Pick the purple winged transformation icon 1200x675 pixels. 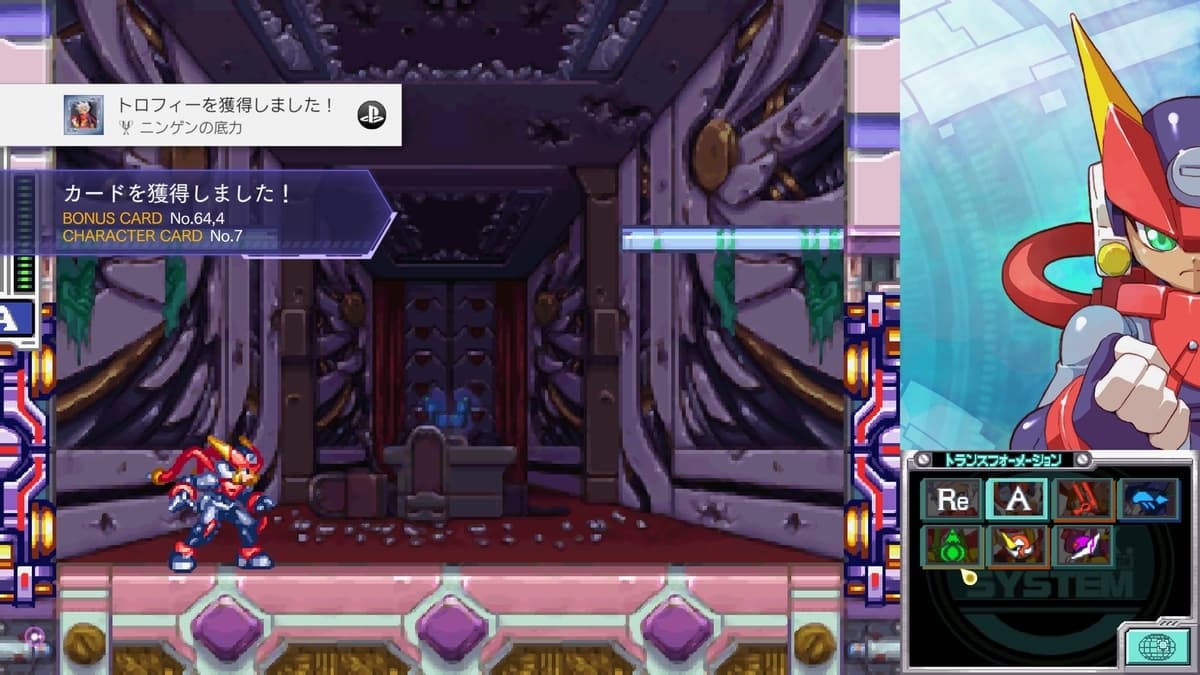1084,547
